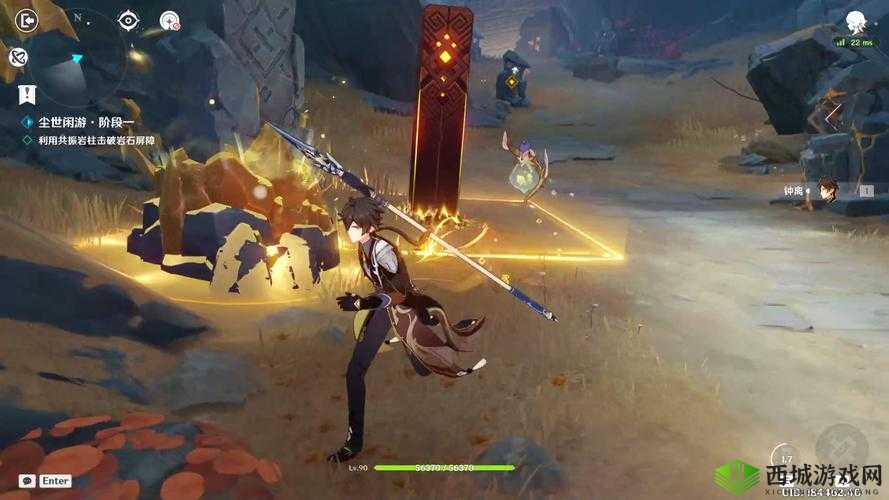Open the exclamation bookmark quest icon
The height and width of the screenshot is (500, 889).
click(26, 96)
